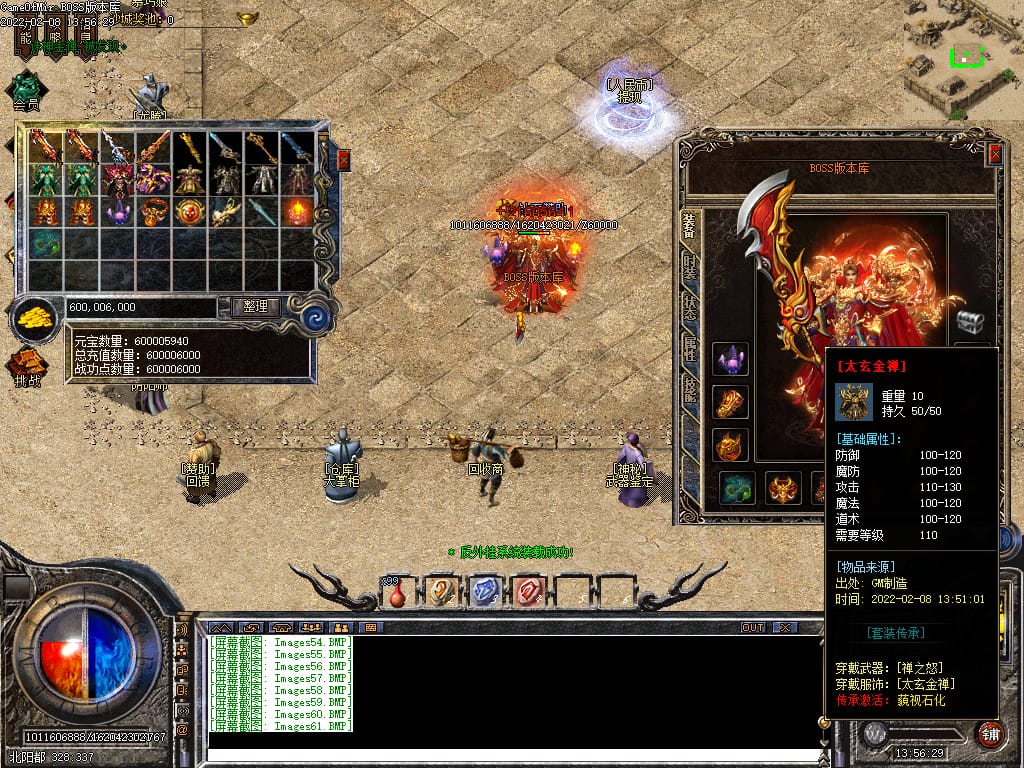Select the teal crystal dagger item
The image size is (1024, 768).
click(261, 211)
